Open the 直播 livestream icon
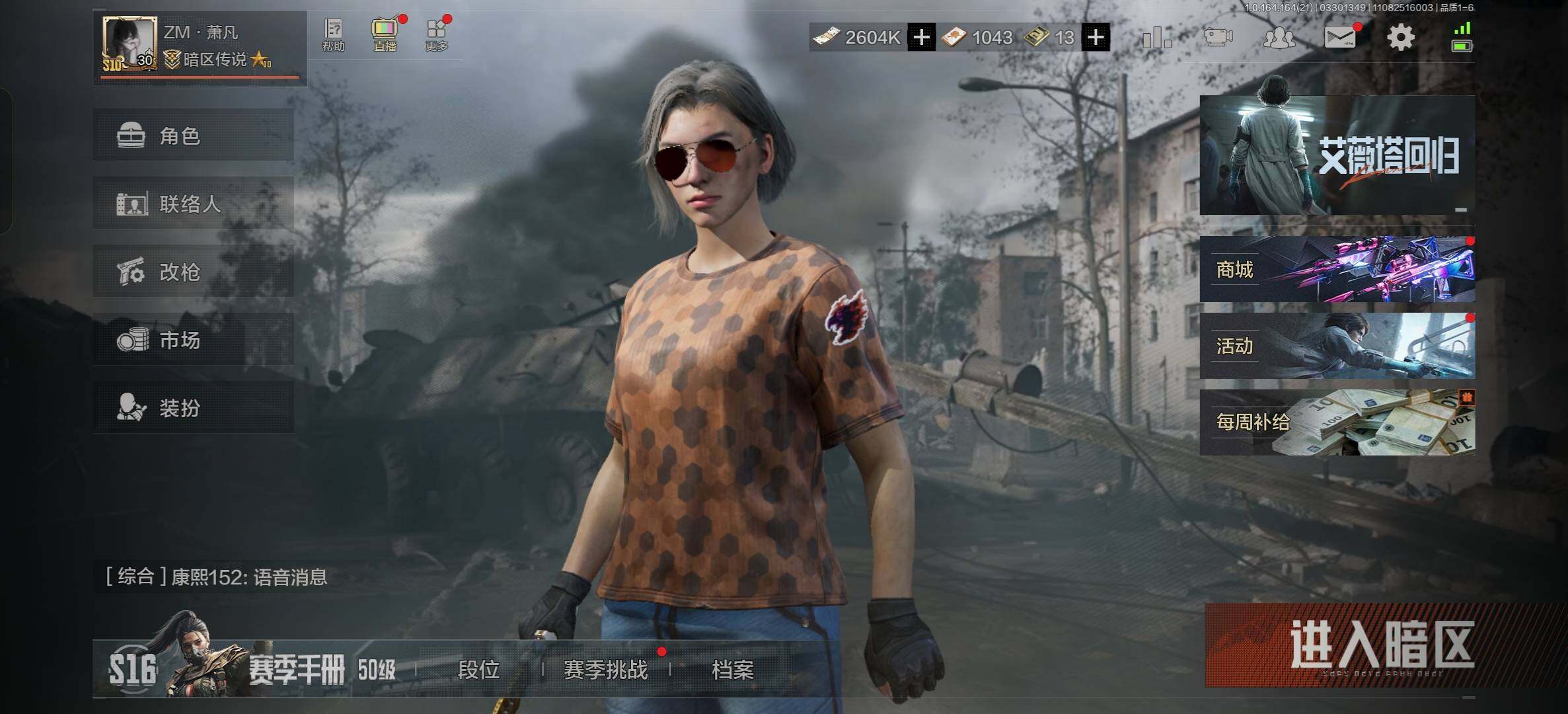This screenshot has height=714, width=1568. 385,35
